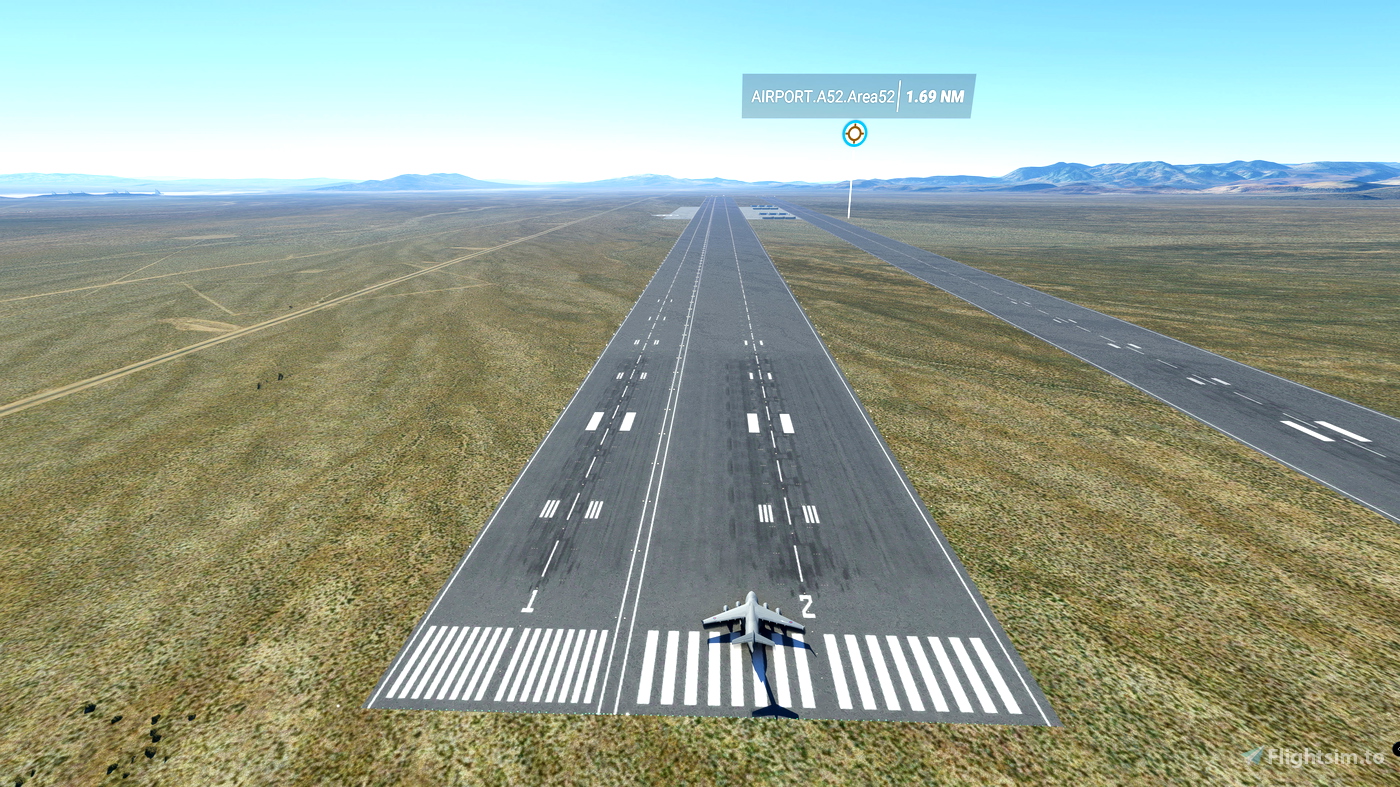This screenshot has height=787, width=1400.
Task: Select the 1.69 NM distance readout
Action: tap(935, 98)
